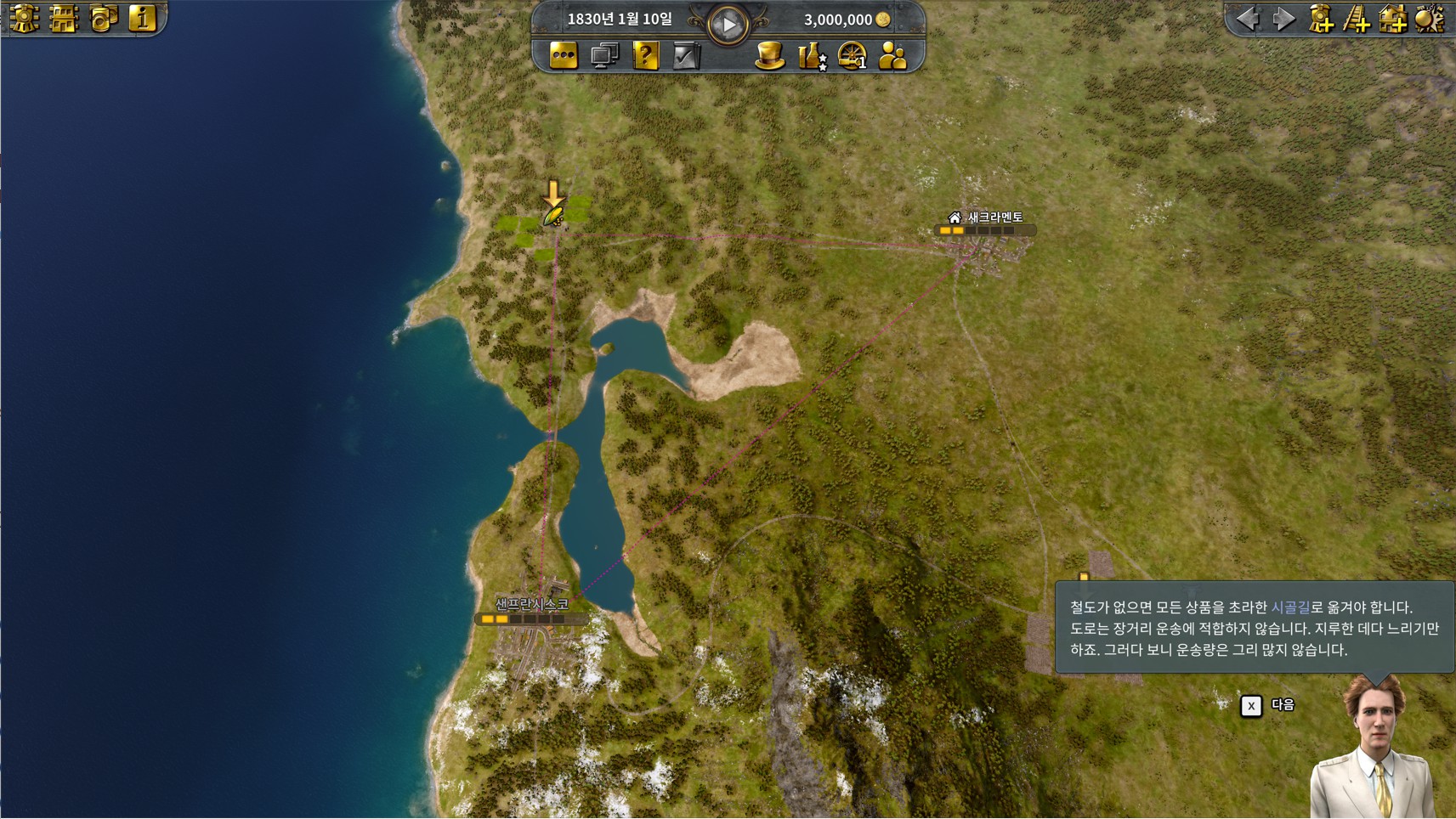Open the station buildings list icon
1456x819 pixels.
pyautogui.click(x=64, y=17)
